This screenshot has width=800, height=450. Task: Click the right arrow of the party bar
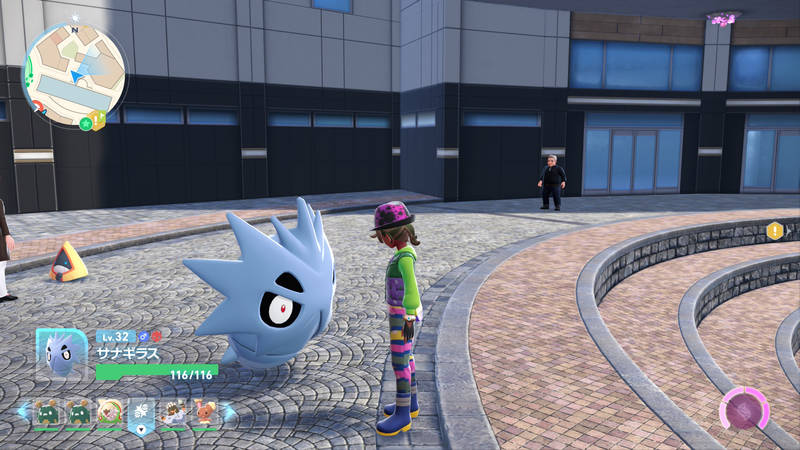point(227,412)
